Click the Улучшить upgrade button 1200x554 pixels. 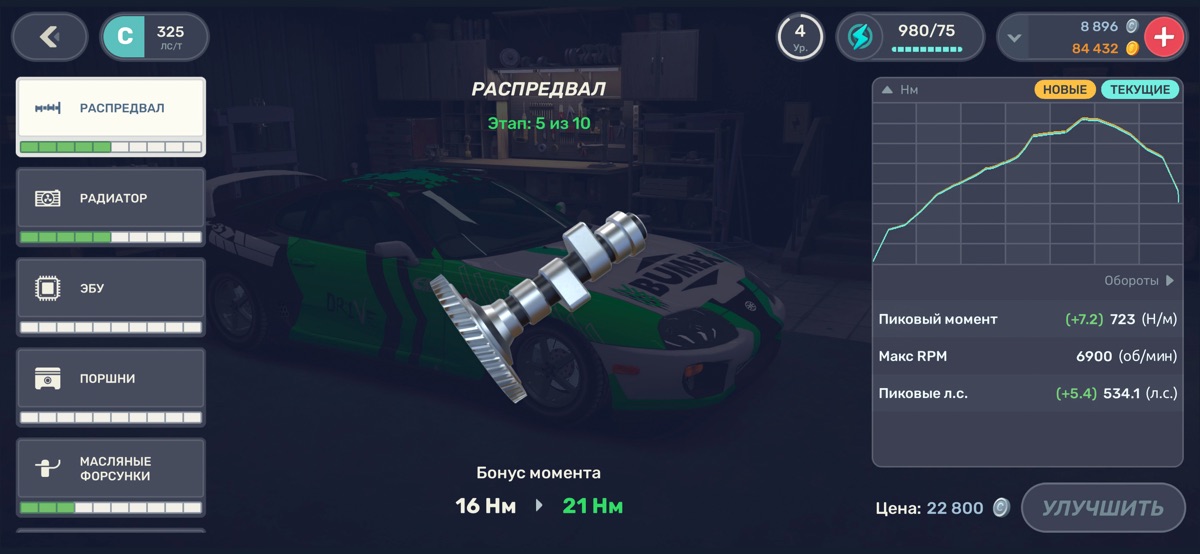[x=1102, y=508]
